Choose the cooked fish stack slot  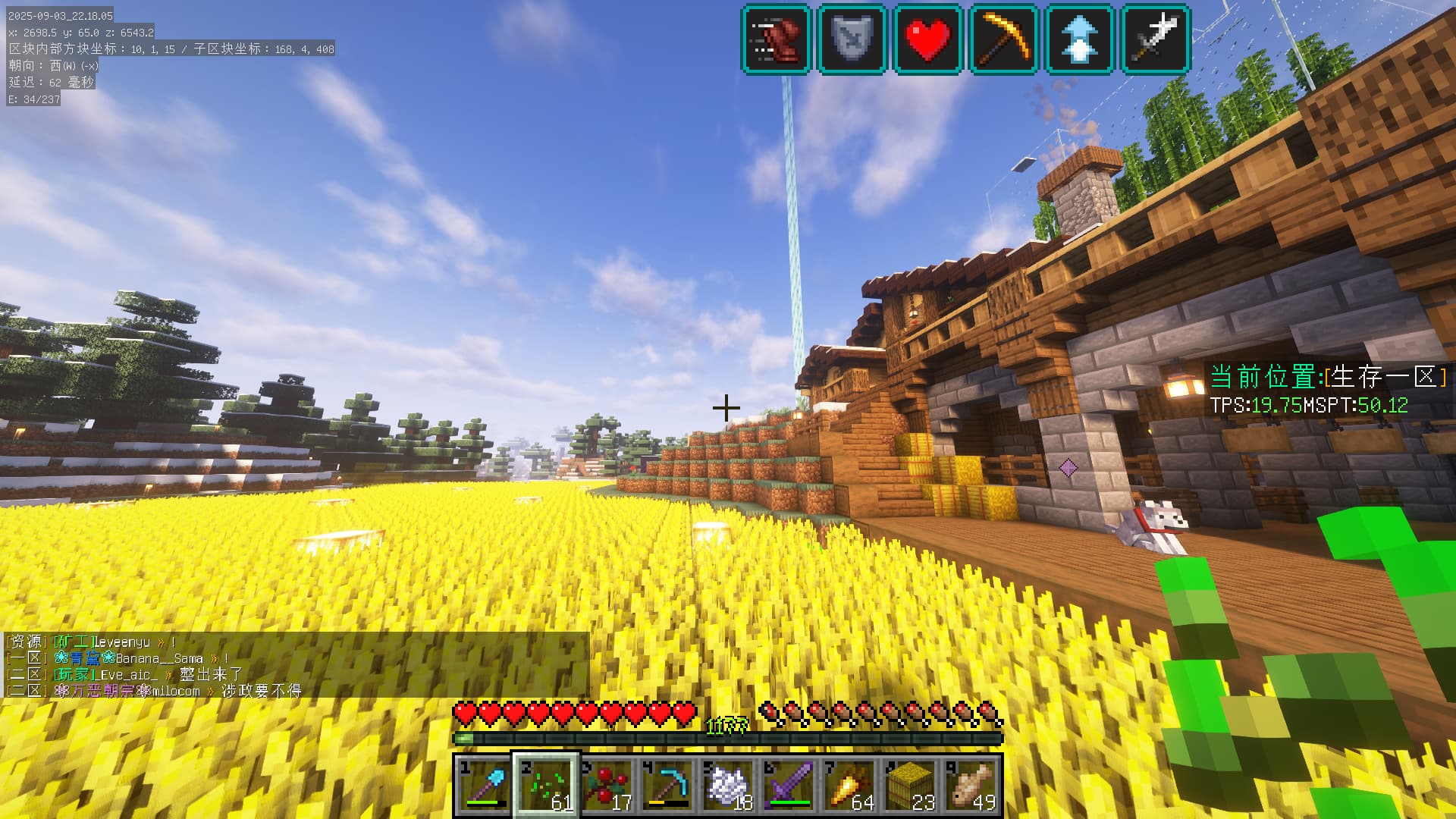click(971, 785)
